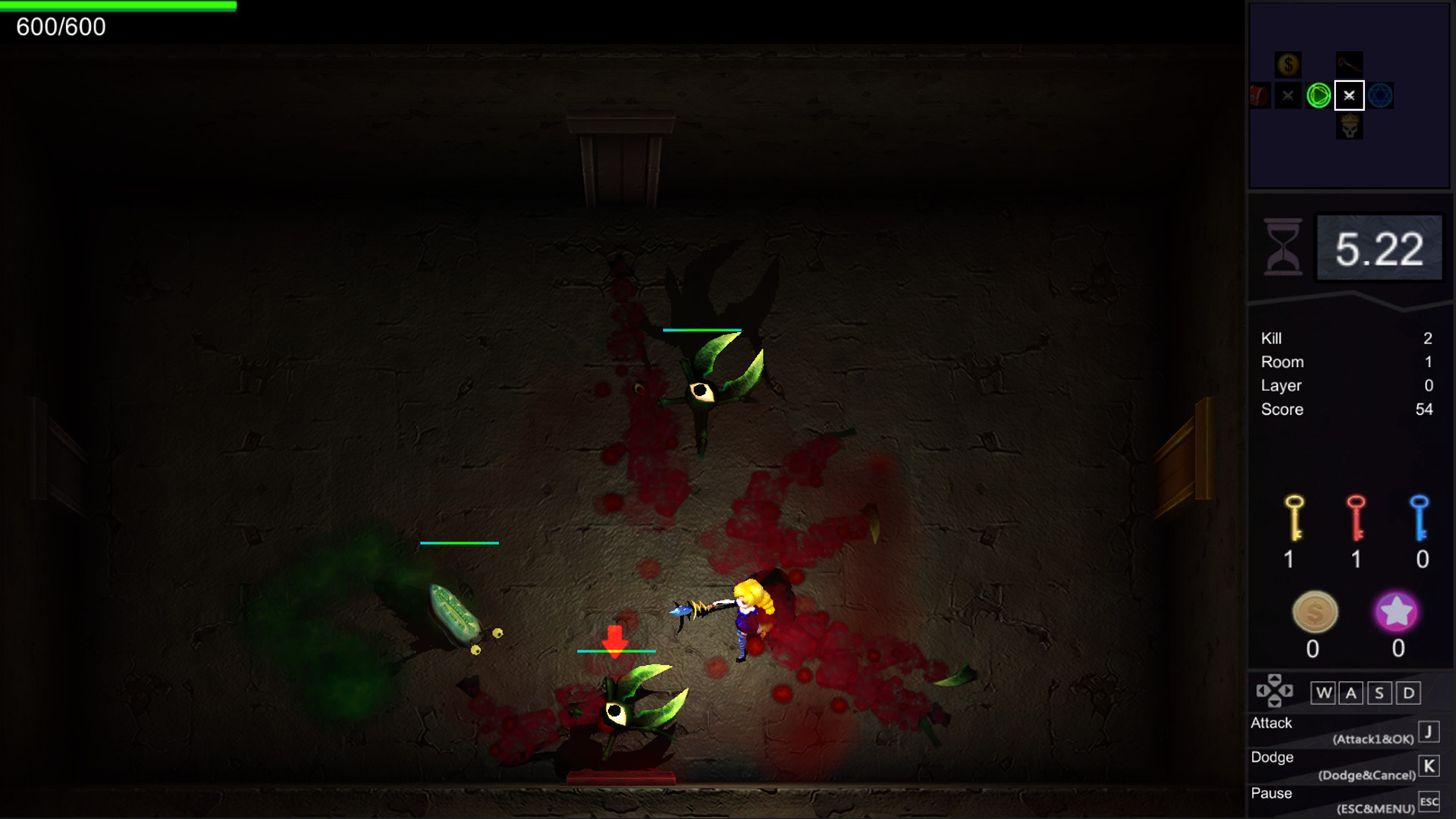1456x819 pixels.
Task: Click the skull boss room minimap icon
Action: point(1349,126)
